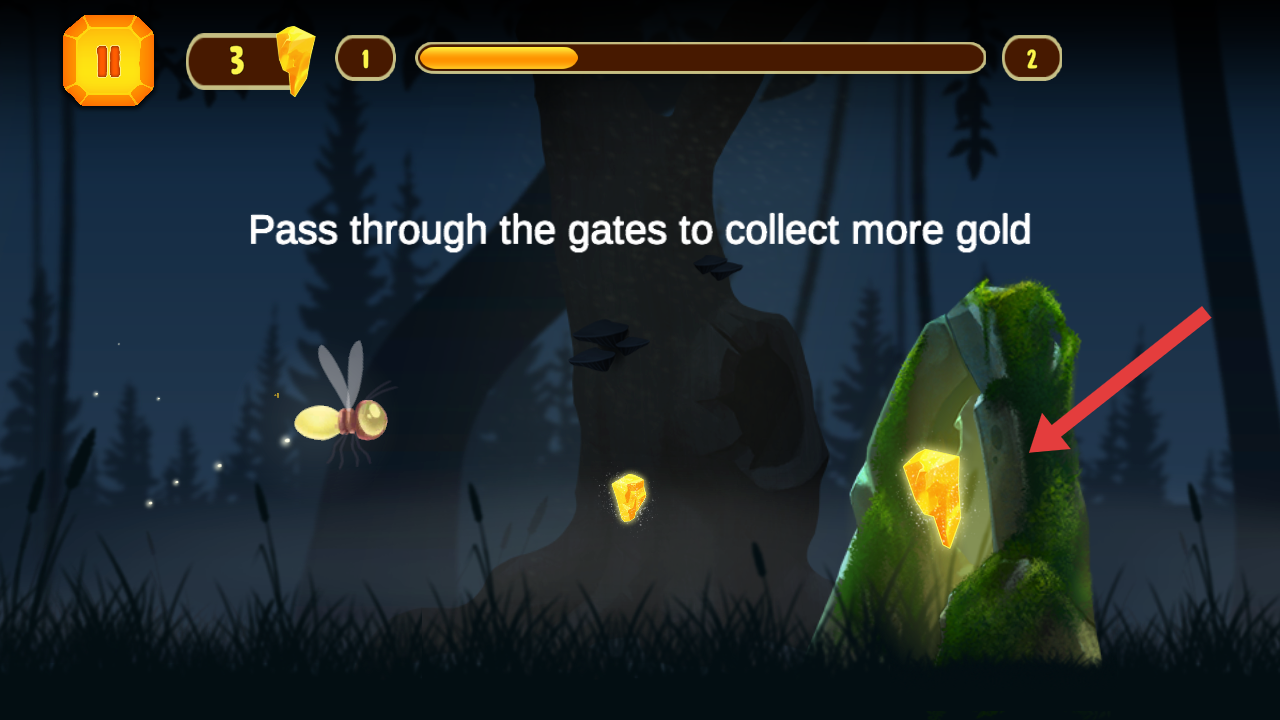
Task: Pause the game with the orange button
Action: click(108, 61)
